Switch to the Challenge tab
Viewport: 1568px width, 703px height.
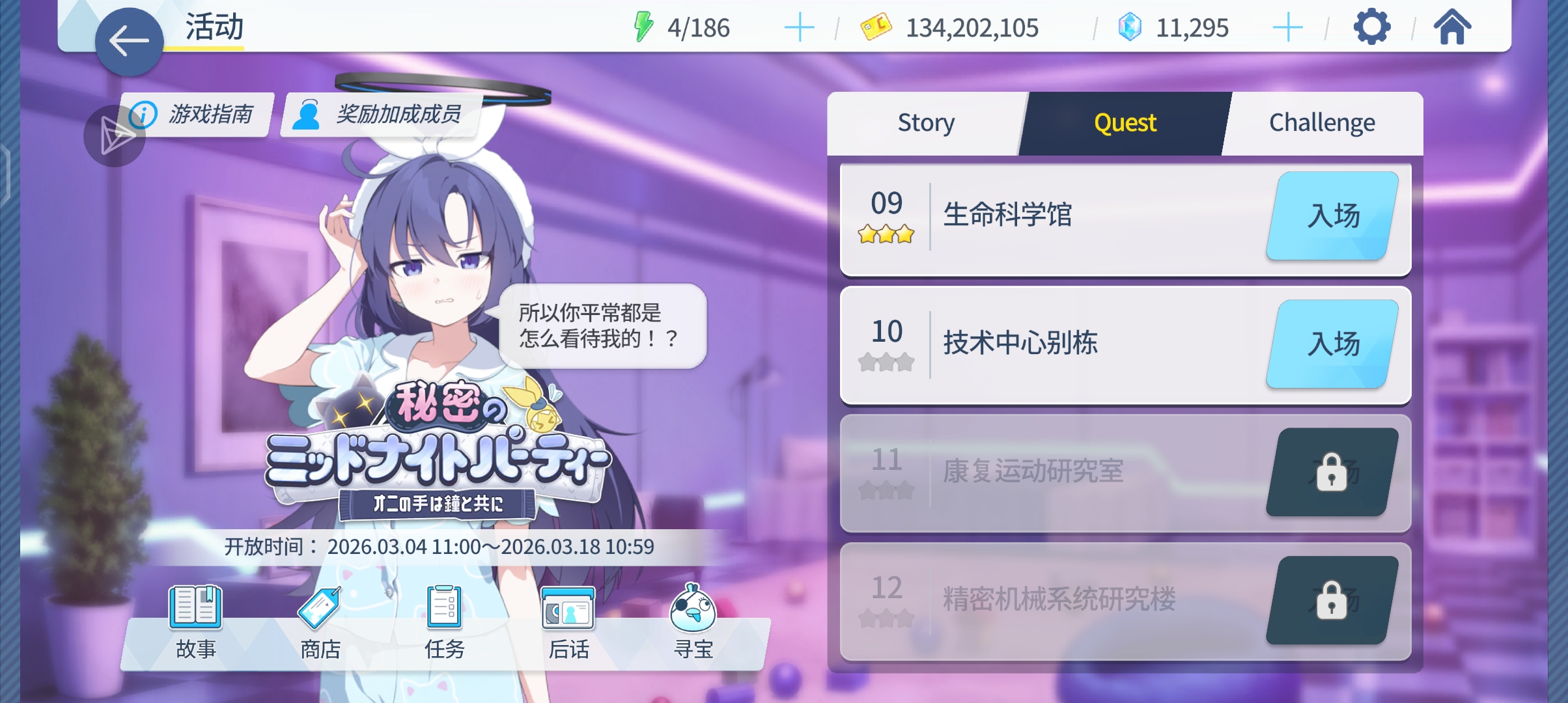[x=1322, y=122]
